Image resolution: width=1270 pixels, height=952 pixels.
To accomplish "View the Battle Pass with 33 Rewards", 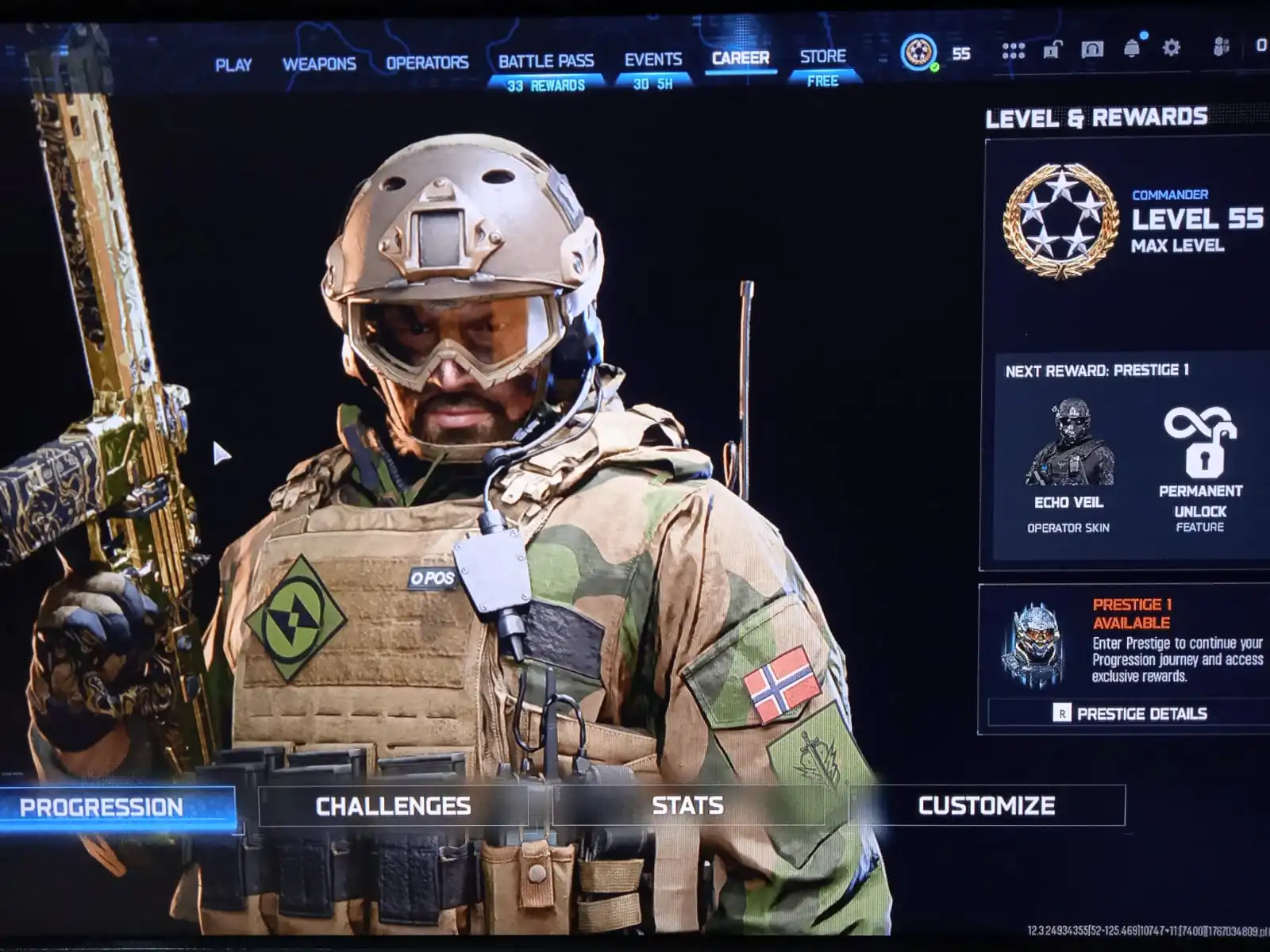I will (546, 61).
